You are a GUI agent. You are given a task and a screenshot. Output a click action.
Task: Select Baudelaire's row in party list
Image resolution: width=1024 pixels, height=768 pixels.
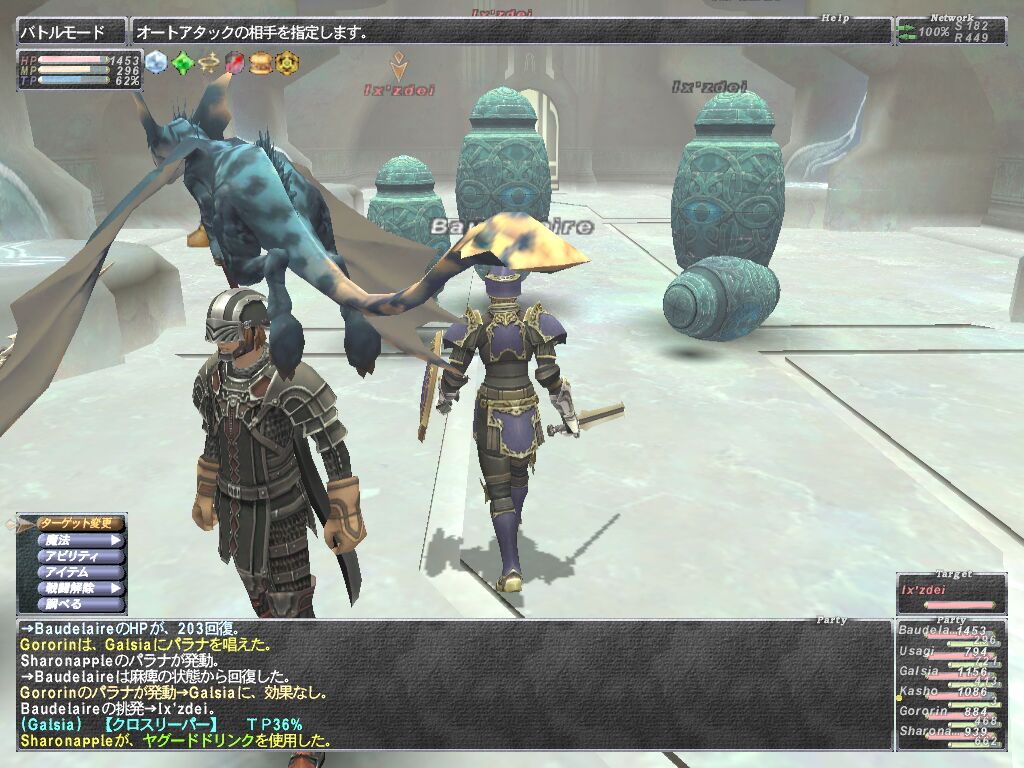point(950,632)
